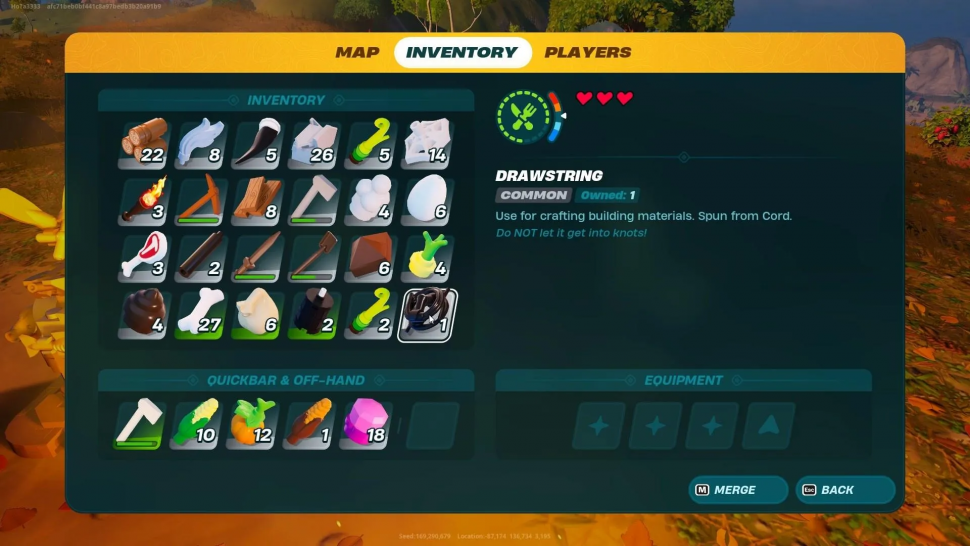Viewport: 970px width, 546px height.
Task: Choose the brown clay chunk slot
Action: pyautogui.click(x=372, y=258)
